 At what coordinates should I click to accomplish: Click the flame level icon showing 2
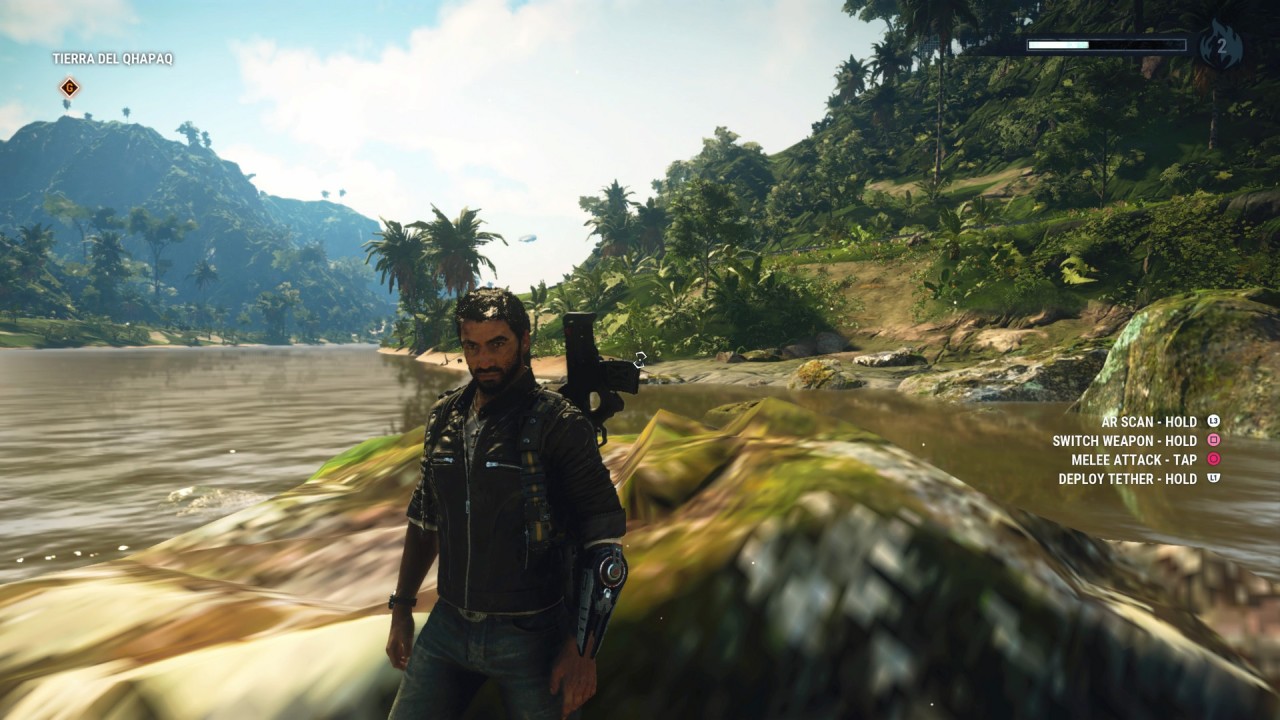click(x=1220, y=46)
